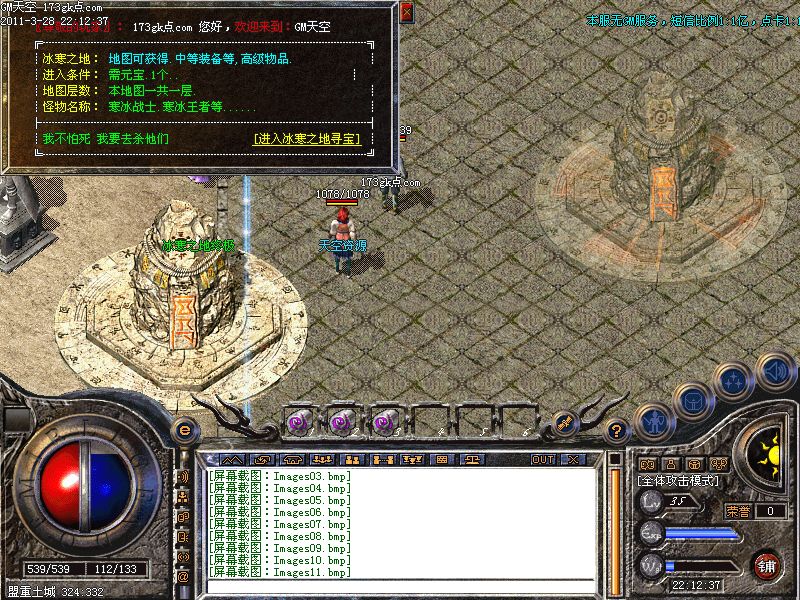Click the X button above the chat log
800x600 pixels.
coord(573,460)
